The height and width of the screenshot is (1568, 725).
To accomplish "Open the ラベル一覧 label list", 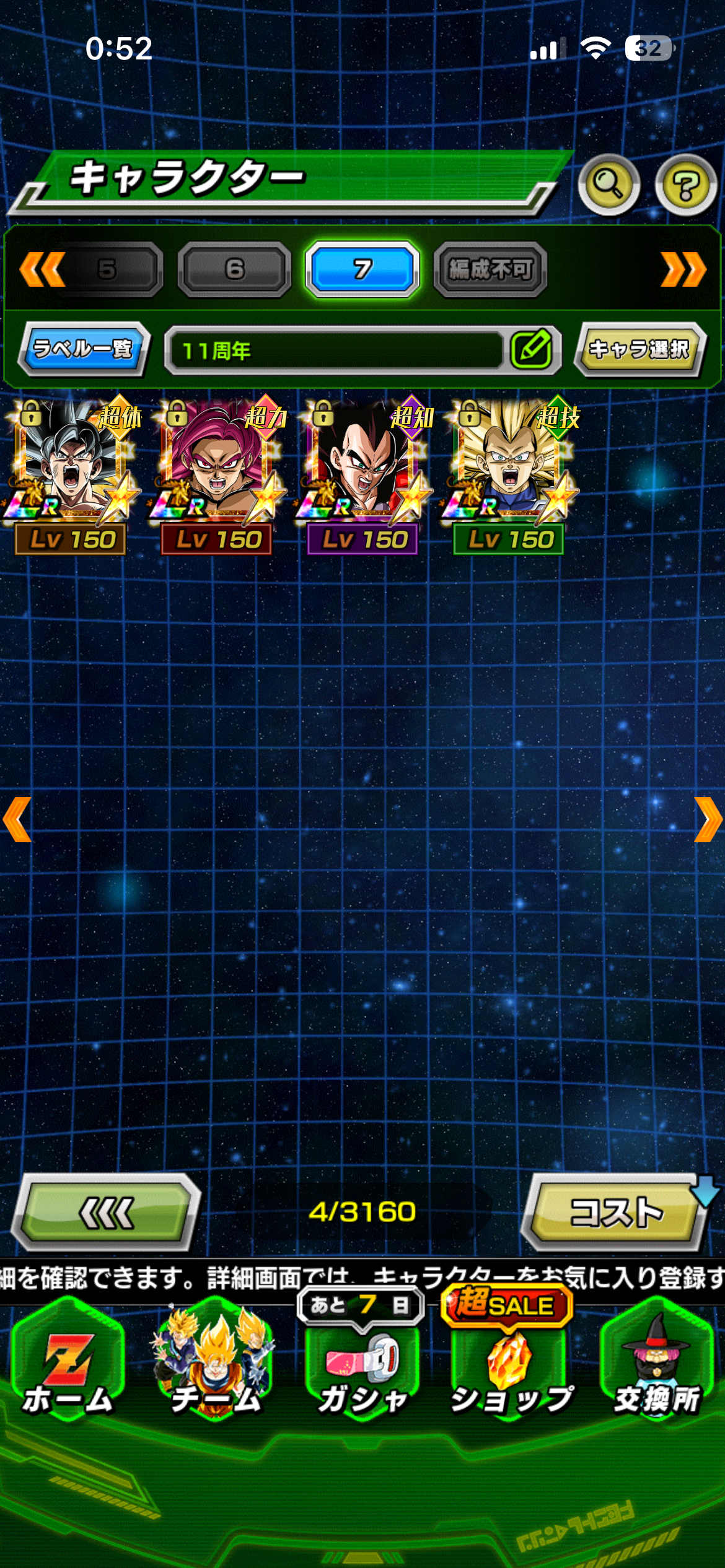I will [83, 349].
